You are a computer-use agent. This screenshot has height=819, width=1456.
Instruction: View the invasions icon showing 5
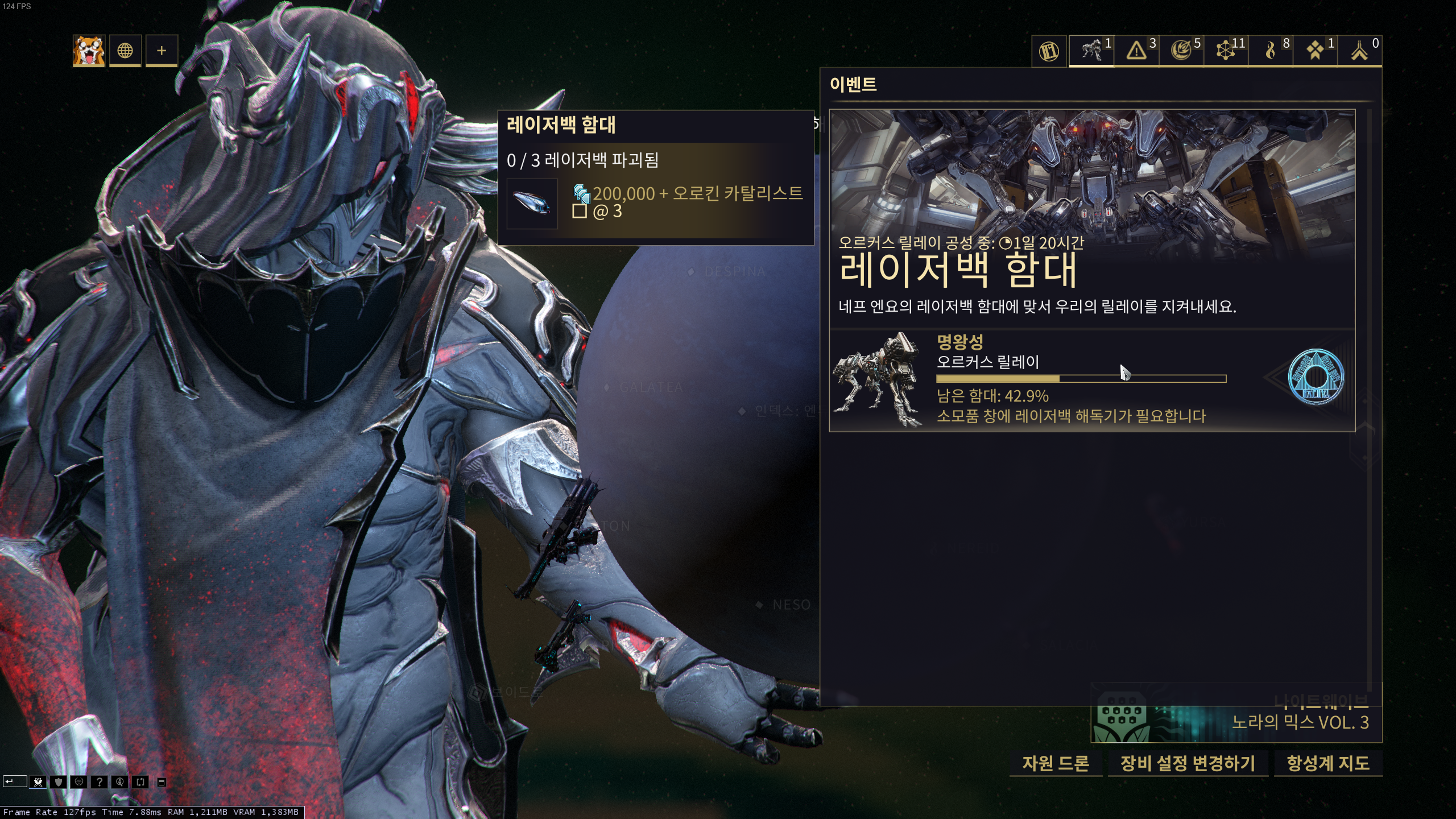click(1181, 50)
